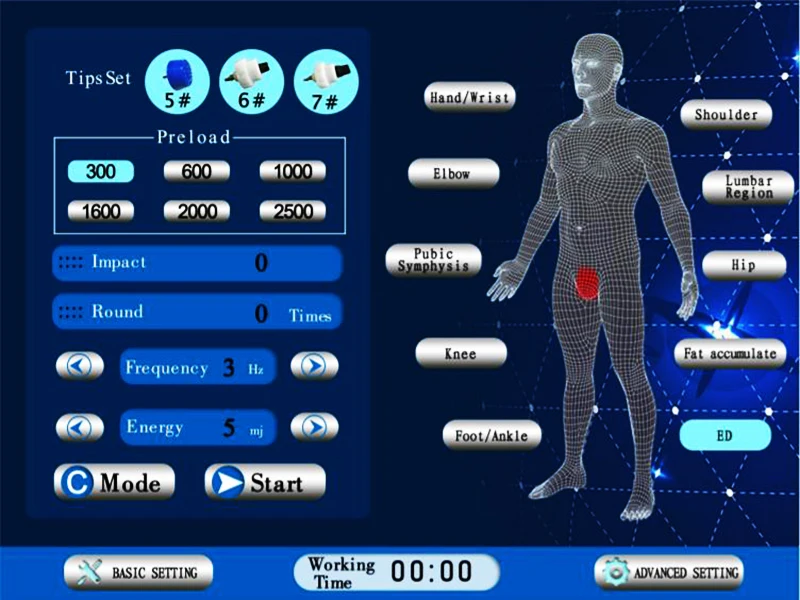800x600 pixels.
Task: Open Advanced Setting
Action: 669,572
